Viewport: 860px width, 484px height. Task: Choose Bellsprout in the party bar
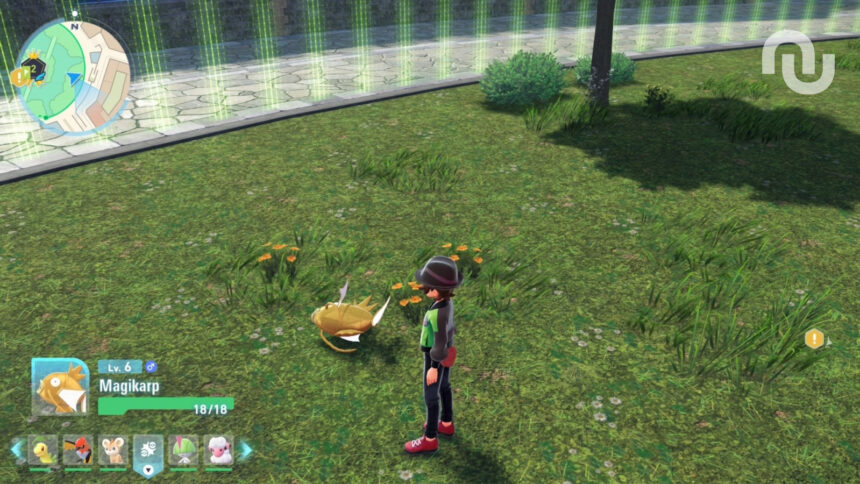point(43,451)
